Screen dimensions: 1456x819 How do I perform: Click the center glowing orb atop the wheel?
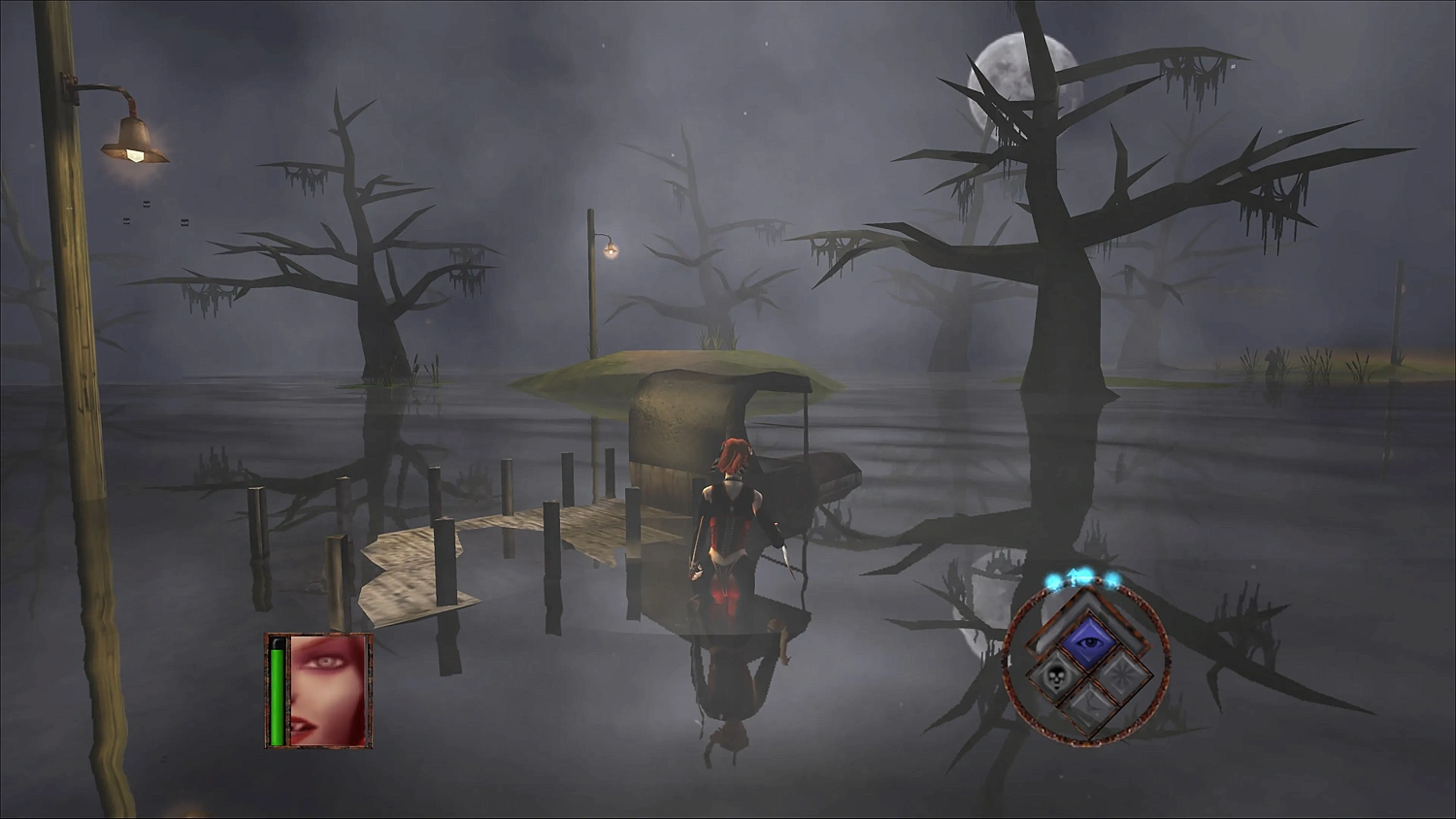click(x=1083, y=576)
